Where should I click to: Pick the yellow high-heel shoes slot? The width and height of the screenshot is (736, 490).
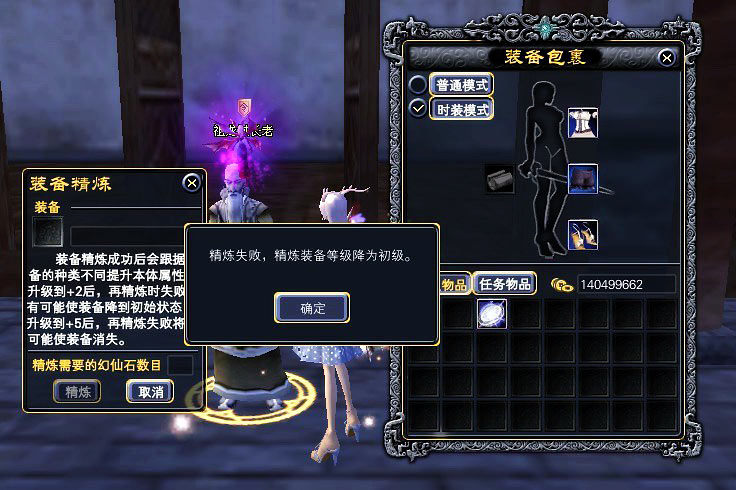point(582,235)
